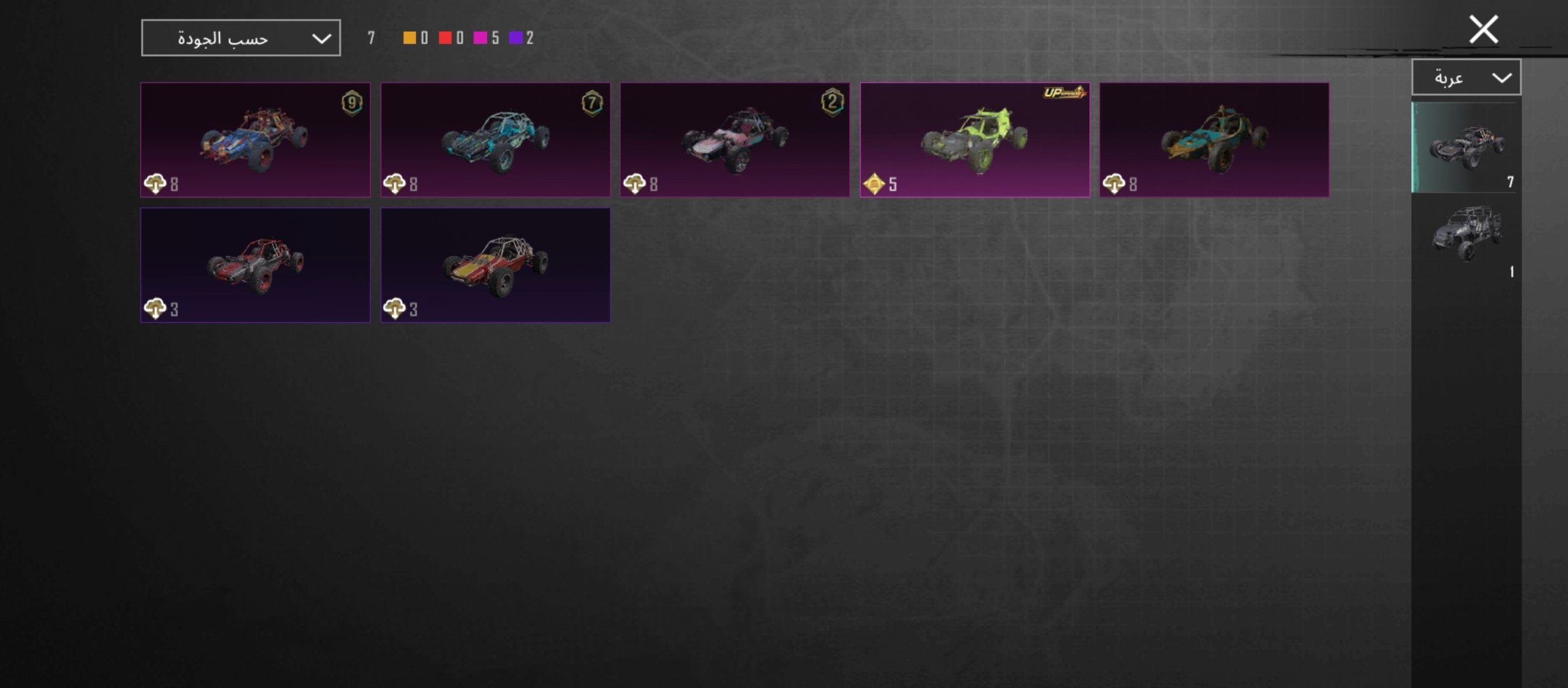Screen dimensions: 1568x688
Task: Choose the cyan and black buggy skin
Action: 495,140
